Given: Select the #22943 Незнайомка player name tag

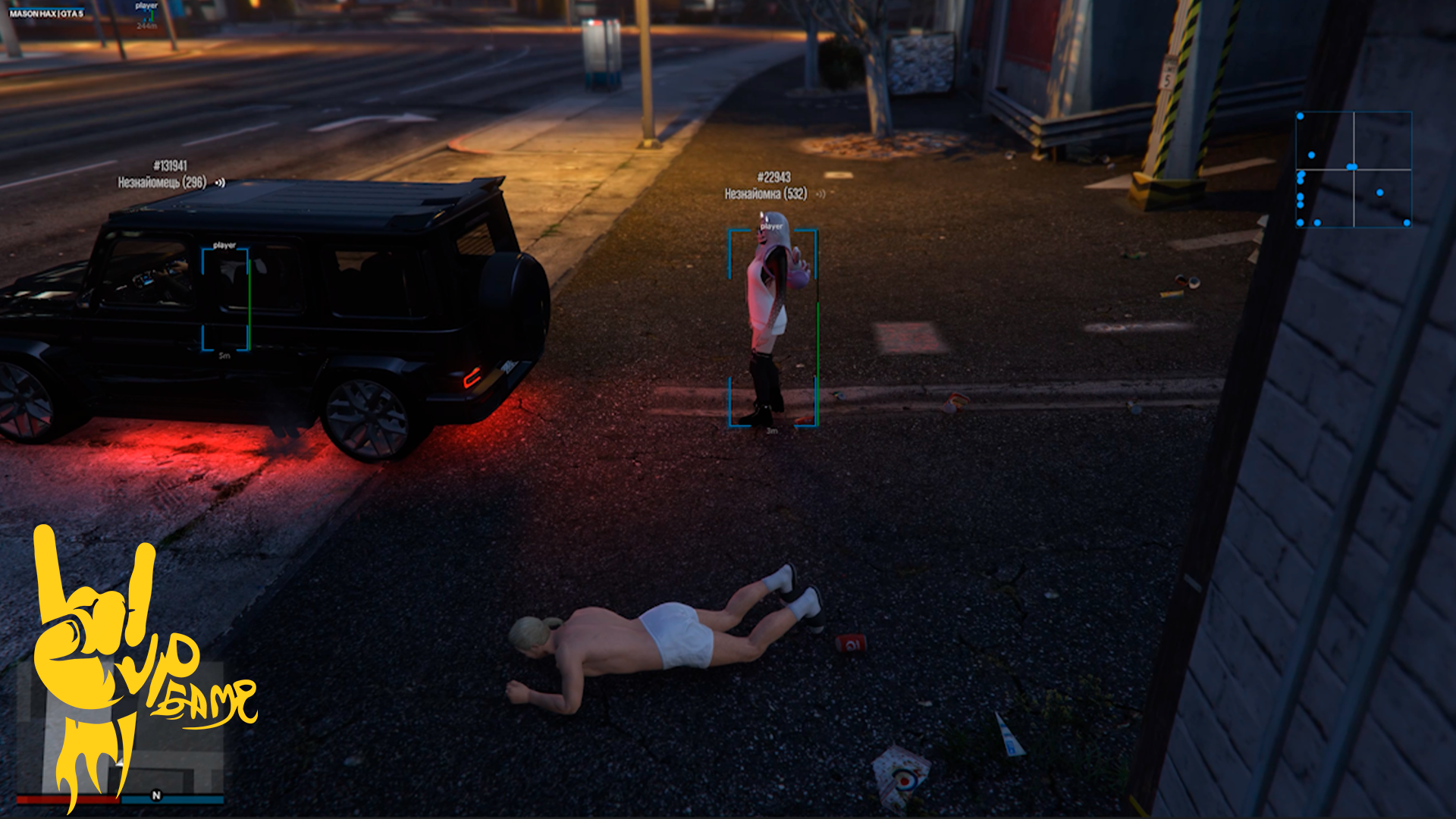Looking at the screenshot, I should 767,187.
